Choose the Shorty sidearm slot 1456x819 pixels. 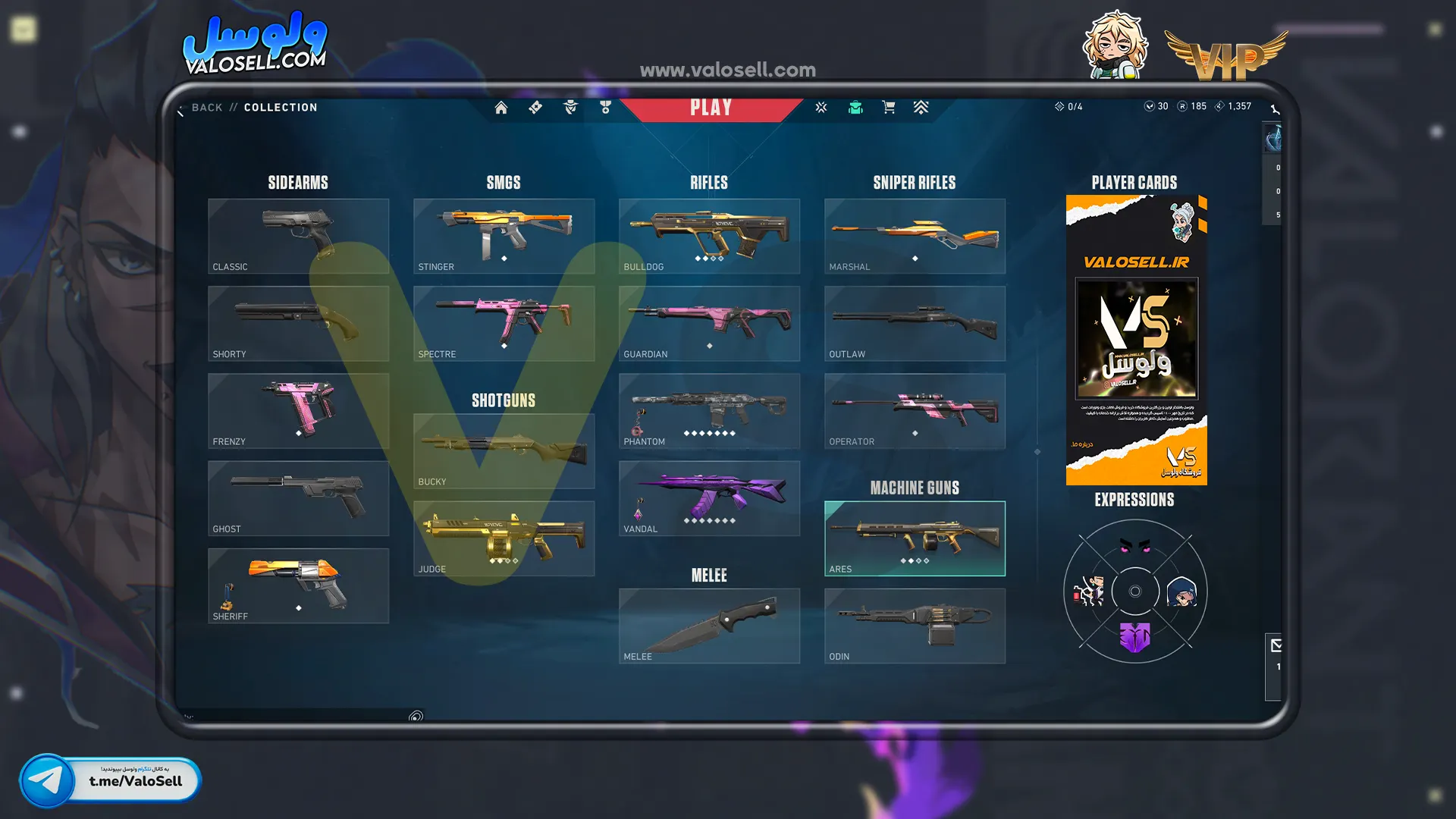[x=298, y=323]
